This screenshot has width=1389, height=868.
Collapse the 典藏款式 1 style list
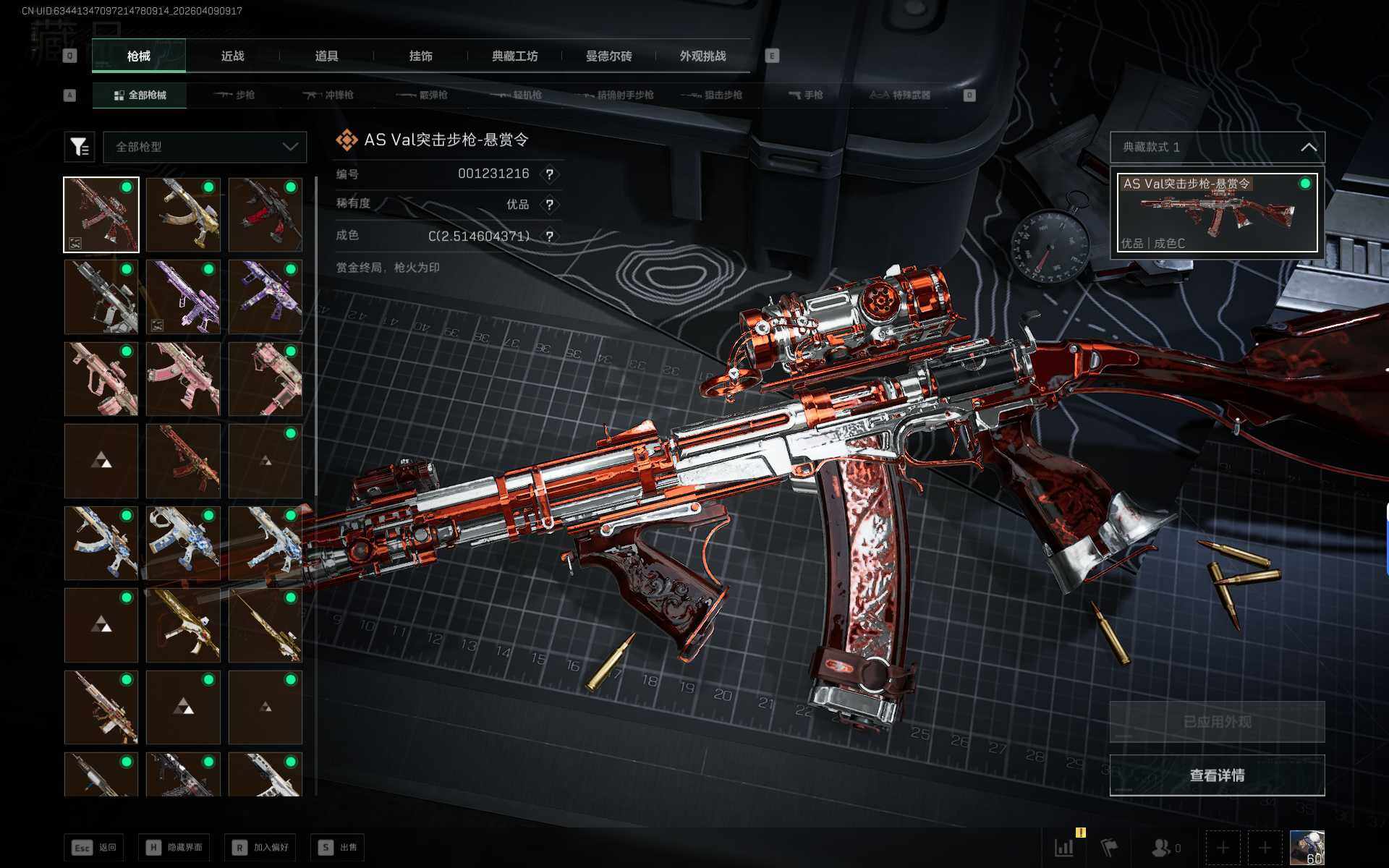1308,148
